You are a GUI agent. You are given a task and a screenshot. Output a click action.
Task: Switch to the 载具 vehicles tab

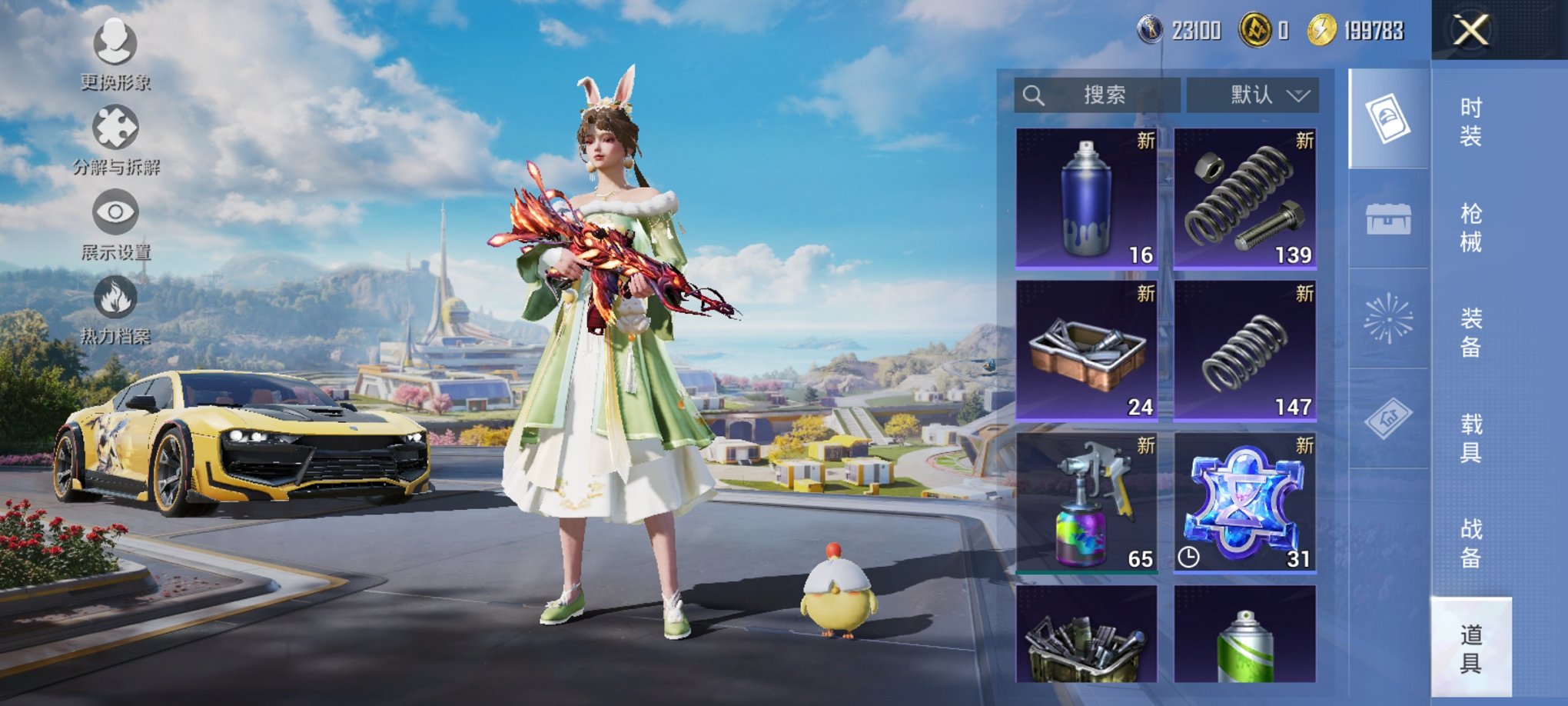point(1470,438)
